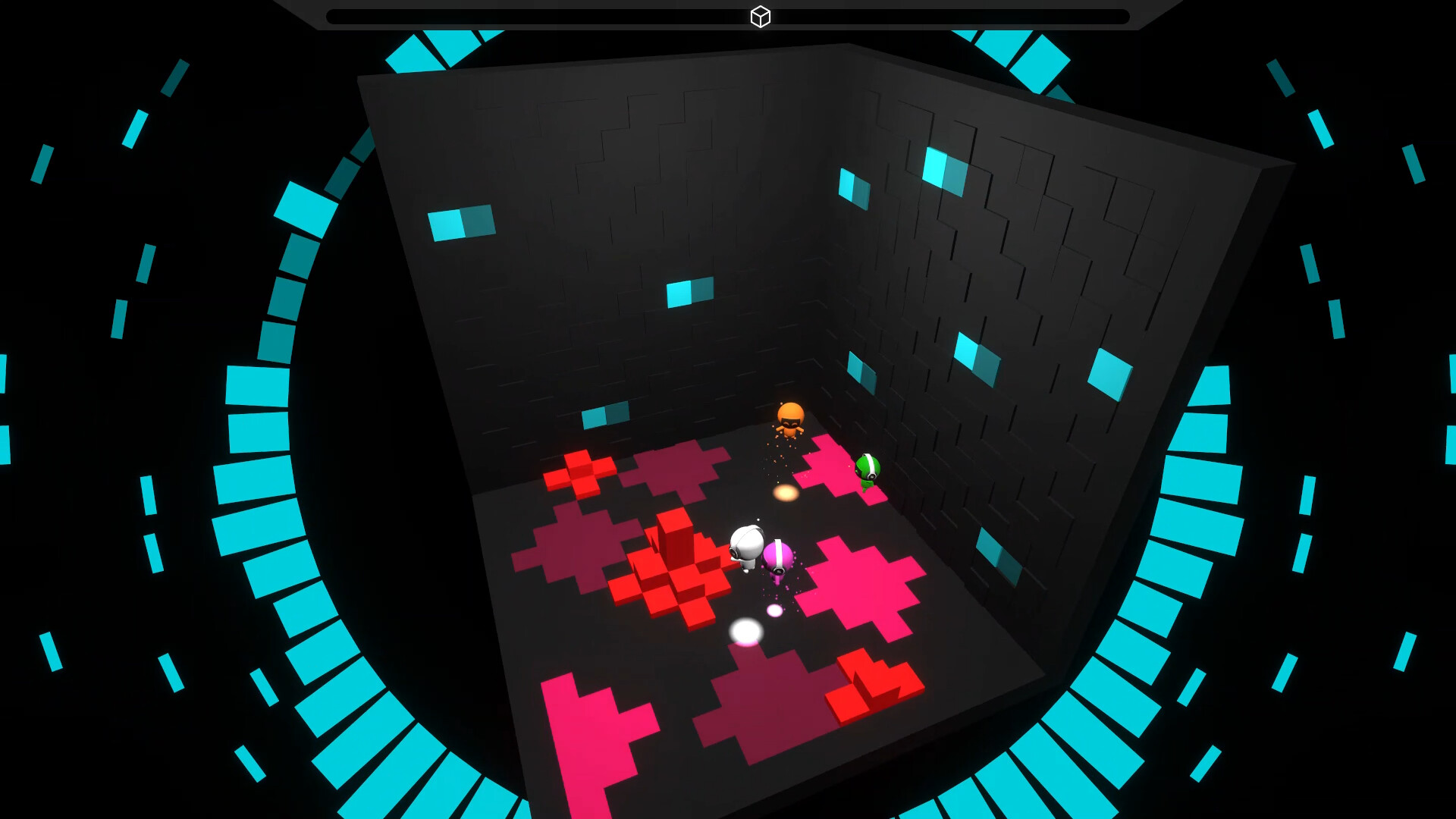Click the level progress bar at the top
The image size is (1456, 819).
pyautogui.click(x=531, y=14)
